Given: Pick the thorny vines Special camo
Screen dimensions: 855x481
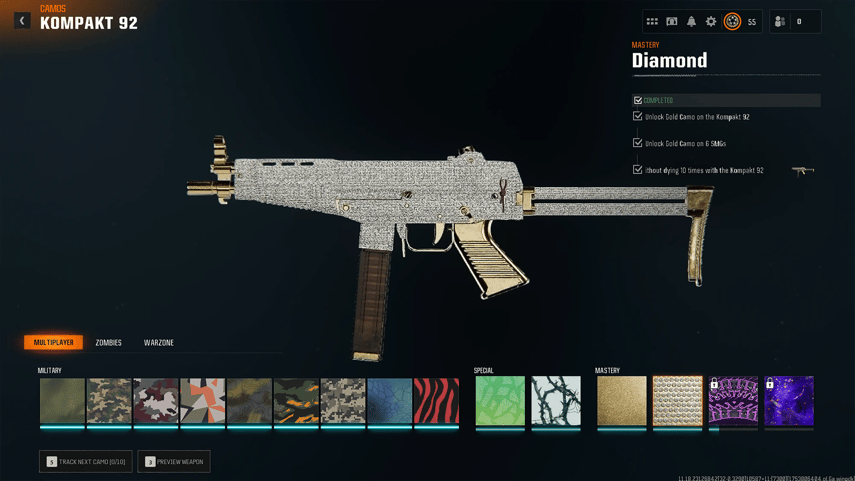Looking at the screenshot, I should [x=556, y=401].
